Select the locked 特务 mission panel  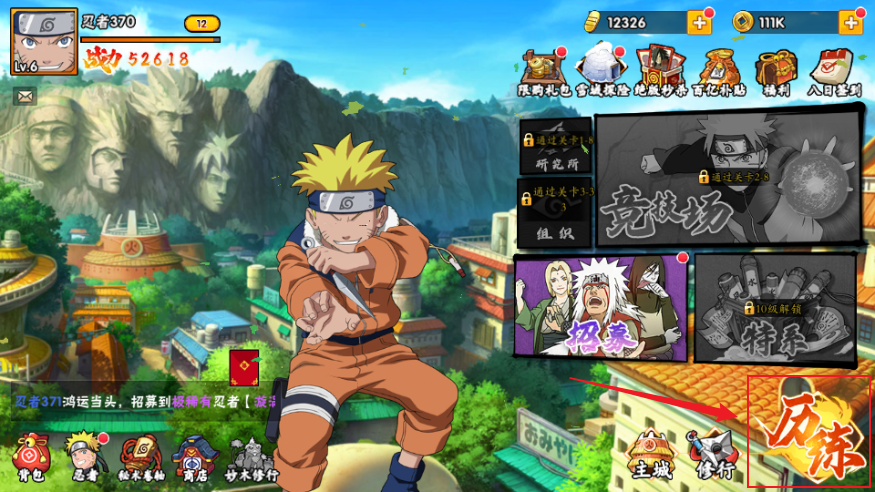[776, 307]
